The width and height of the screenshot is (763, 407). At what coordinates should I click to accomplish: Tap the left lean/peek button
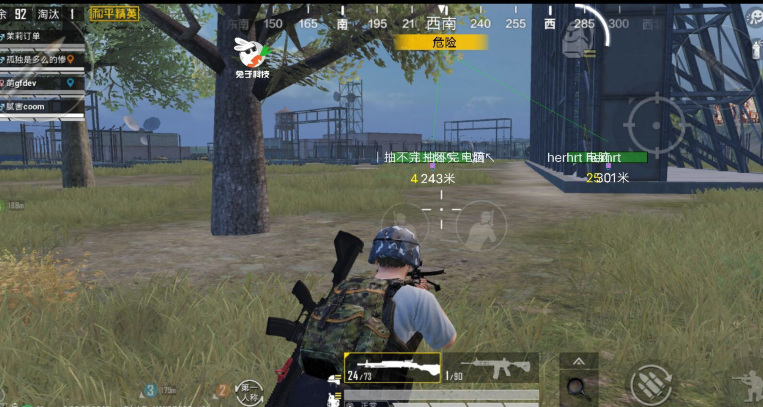click(404, 225)
